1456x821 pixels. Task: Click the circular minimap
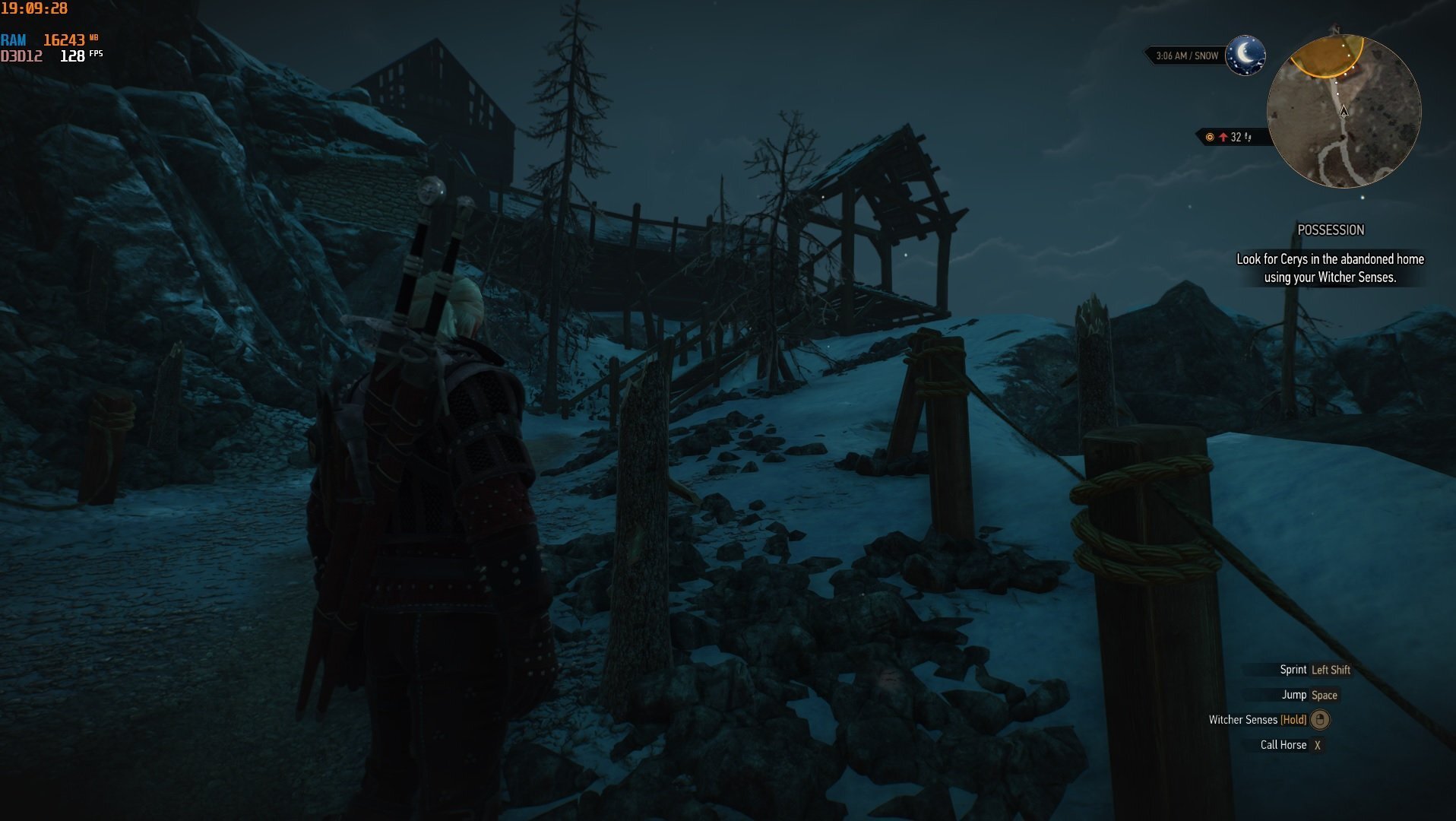tap(1343, 112)
